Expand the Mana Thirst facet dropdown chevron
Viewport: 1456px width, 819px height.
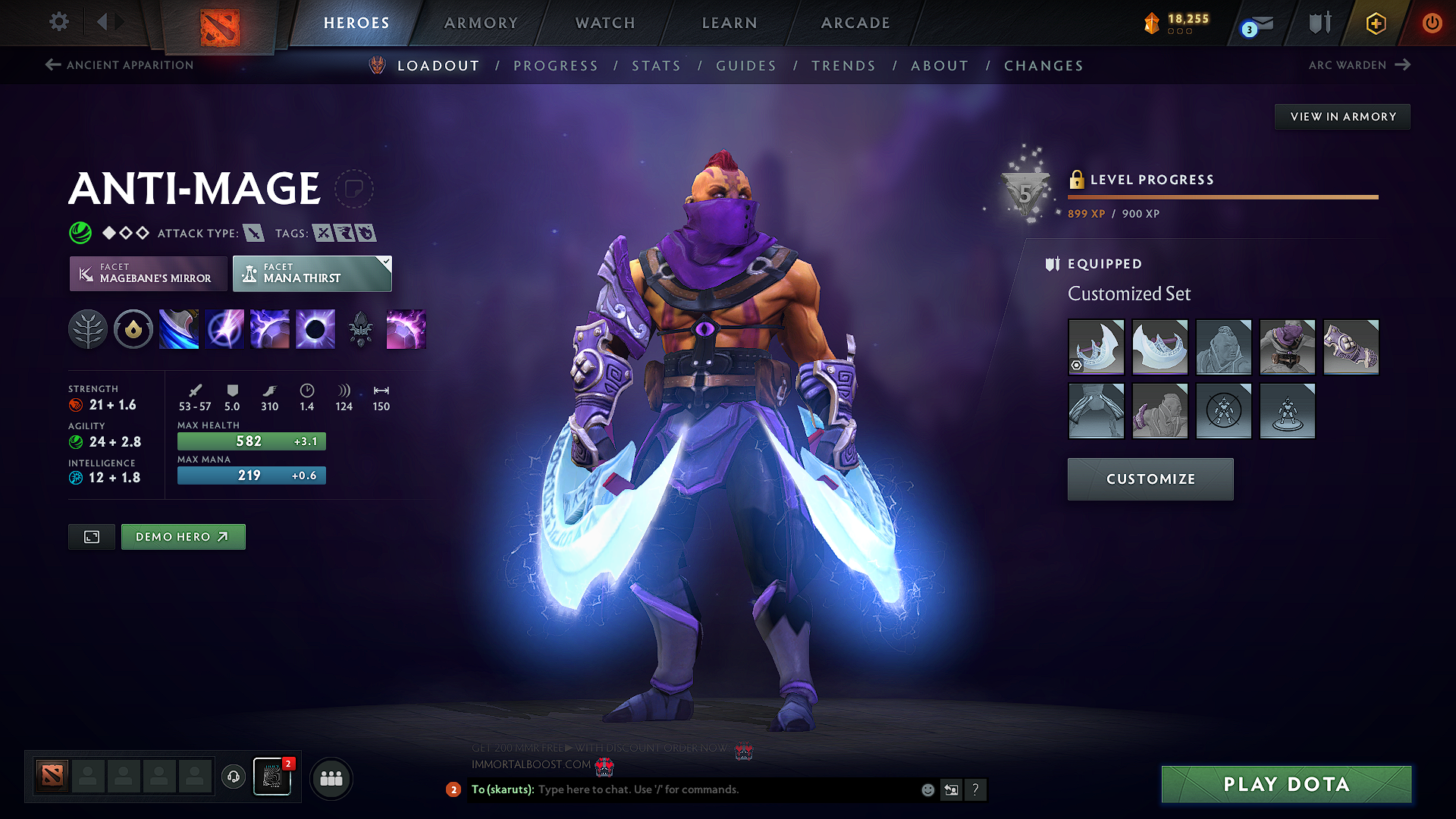(x=385, y=261)
